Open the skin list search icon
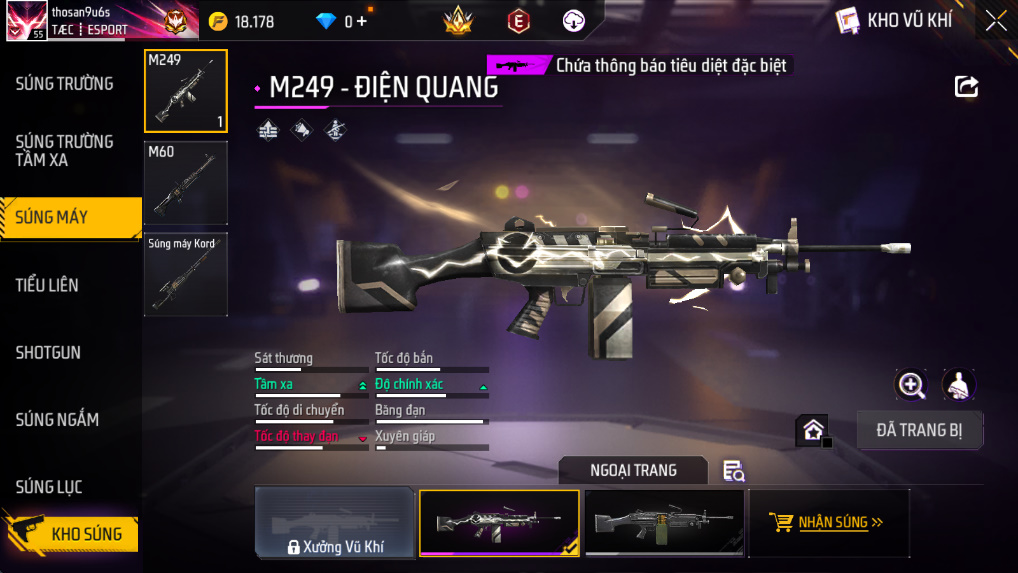 click(733, 471)
